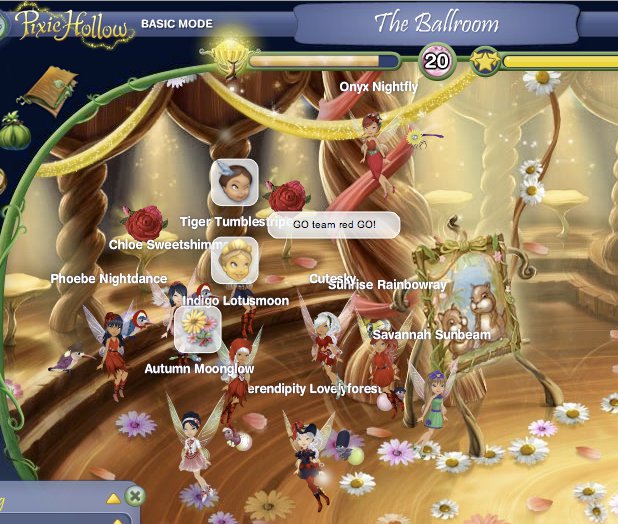Select The Ballroom location banner
Viewport: 618px width, 524px height.
463,23
